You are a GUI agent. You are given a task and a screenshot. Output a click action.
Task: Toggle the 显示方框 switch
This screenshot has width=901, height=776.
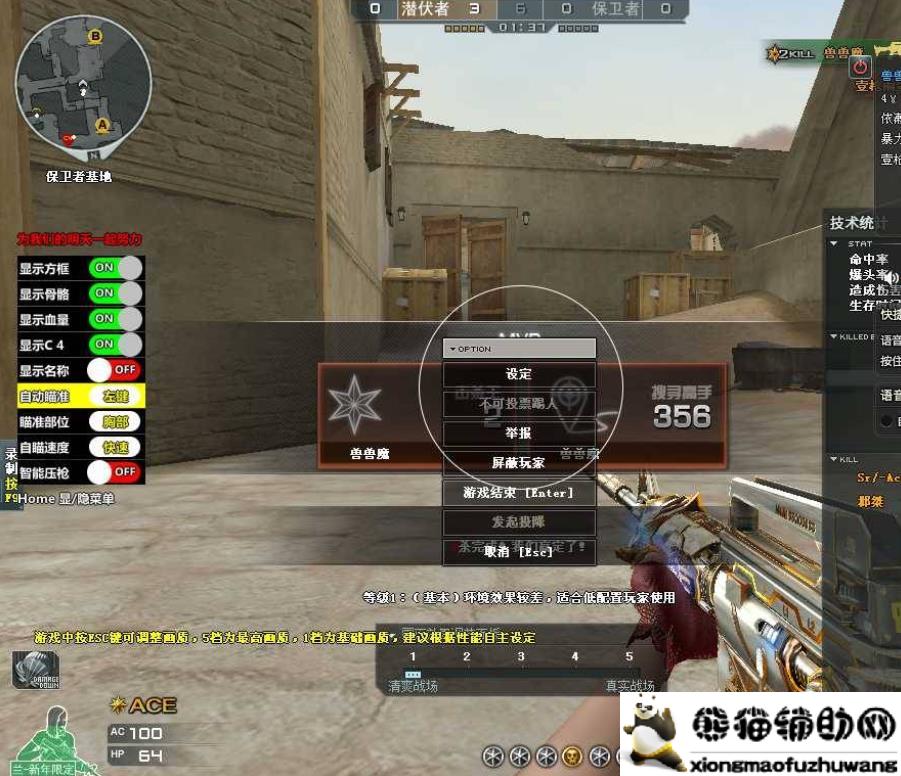coord(115,268)
